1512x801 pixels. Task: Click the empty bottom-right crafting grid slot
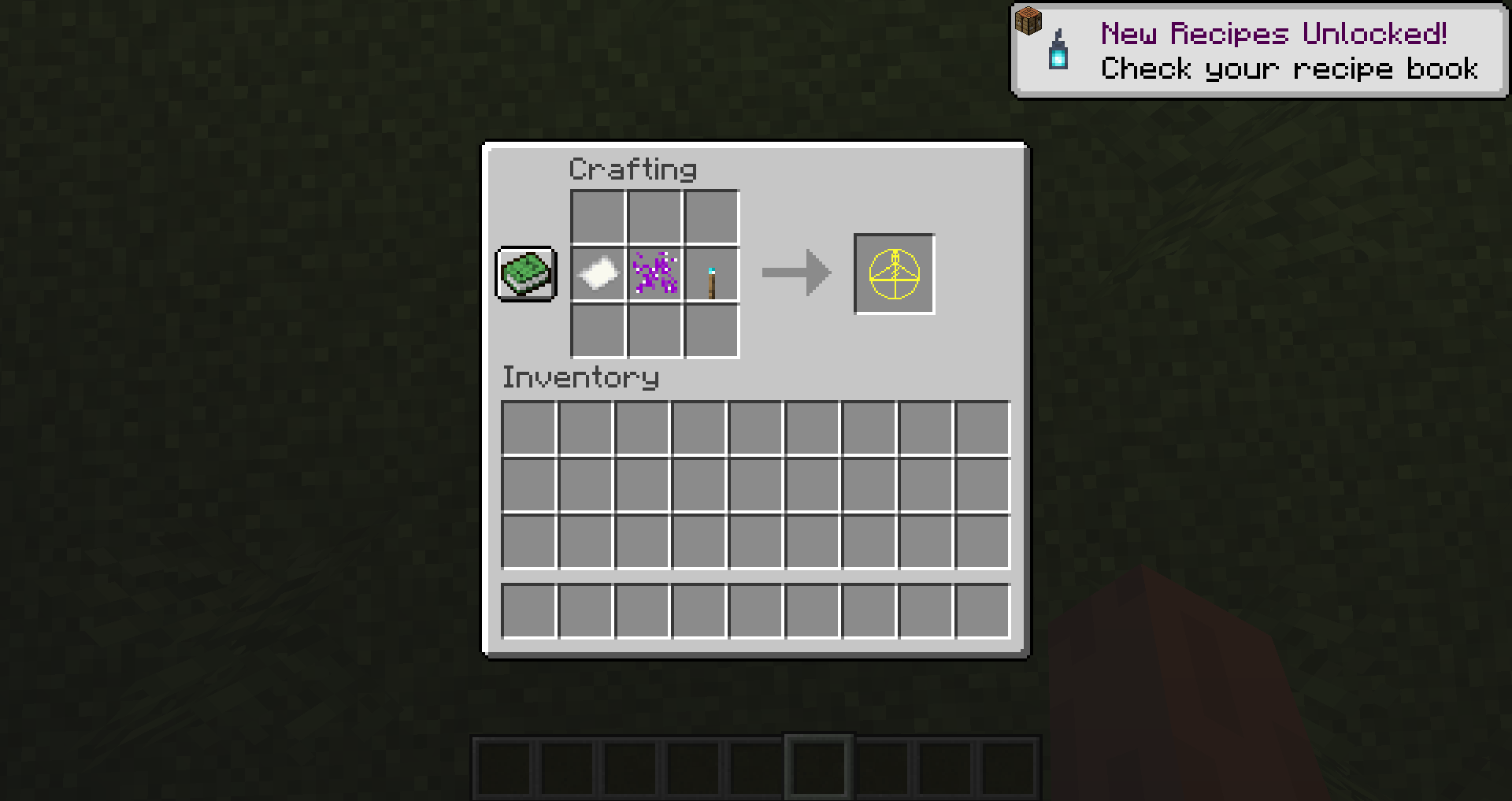coord(711,332)
